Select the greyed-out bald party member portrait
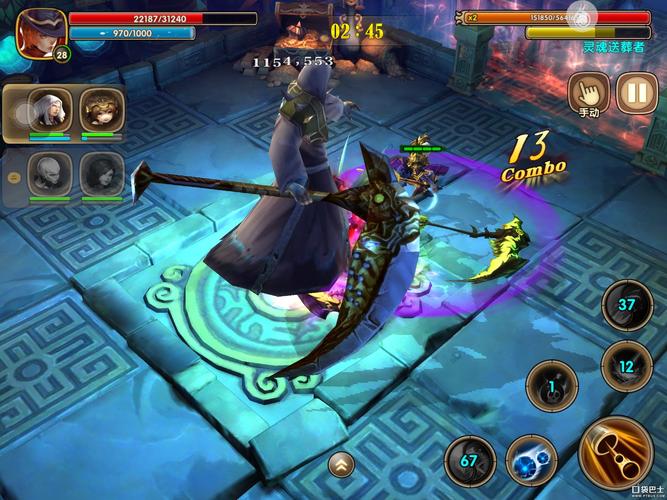This screenshot has width=667, height=500. tap(48, 174)
